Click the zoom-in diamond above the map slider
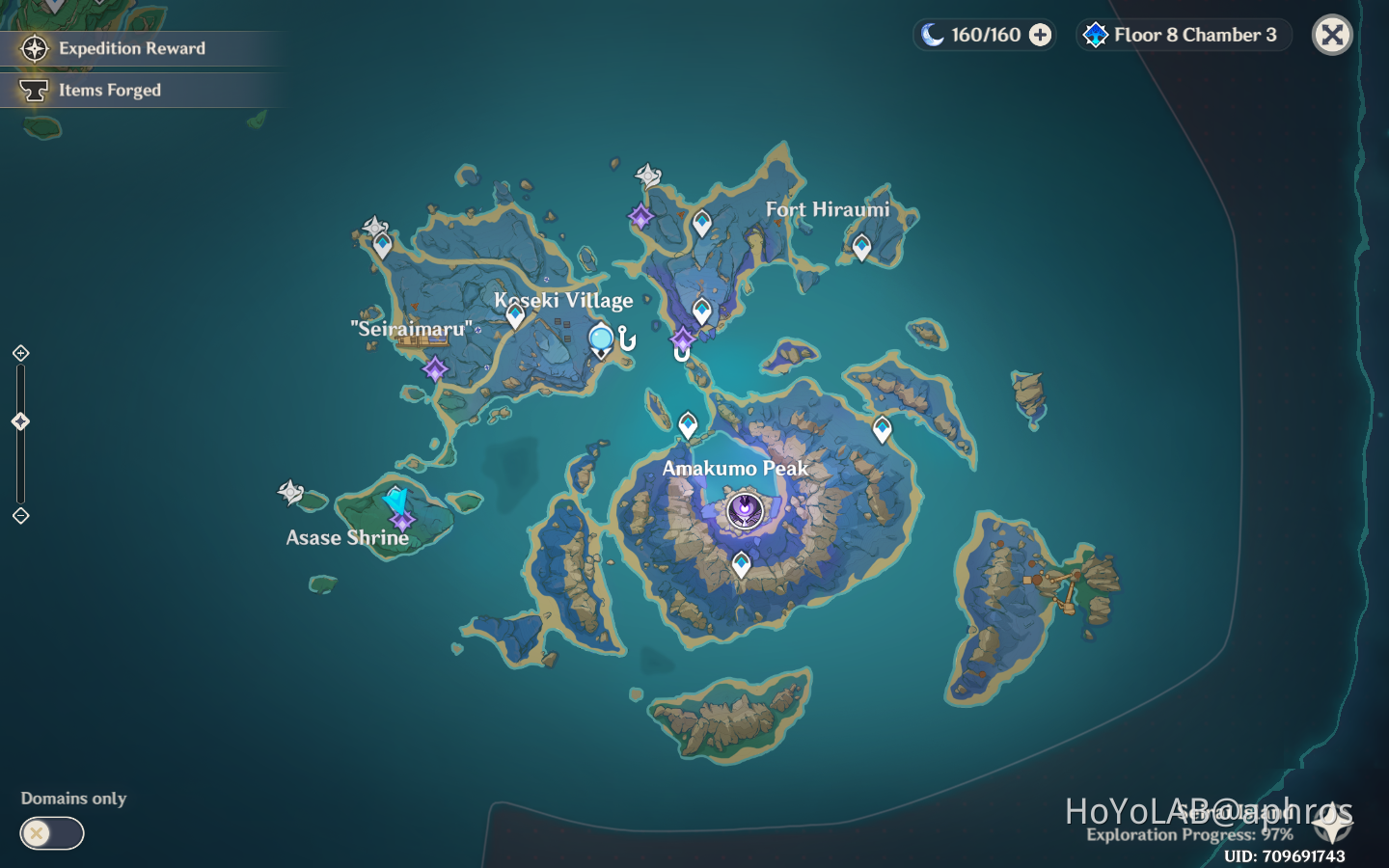This screenshot has height=868, width=1389. (x=20, y=354)
